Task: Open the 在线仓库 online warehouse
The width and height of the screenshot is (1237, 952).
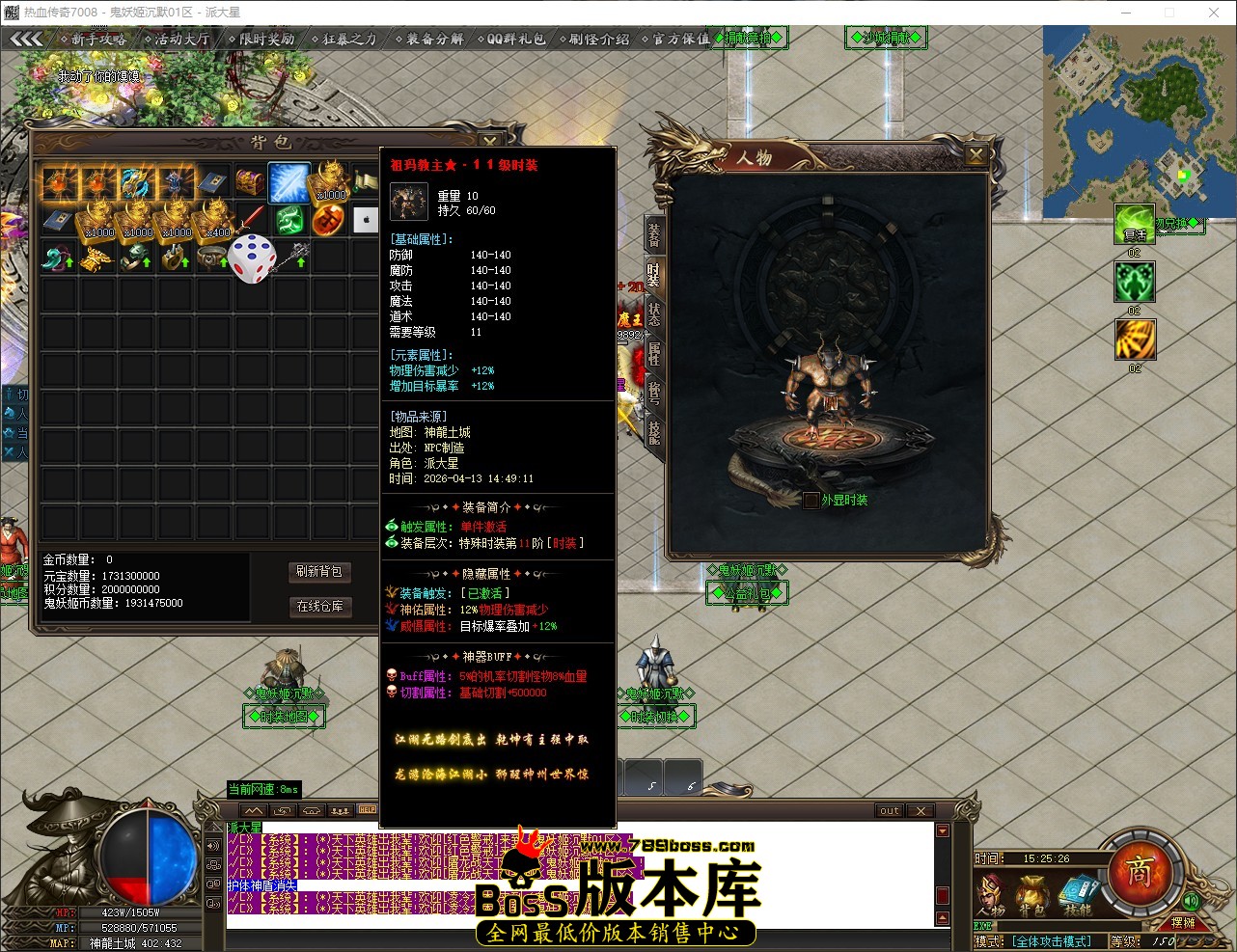Action: click(320, 607)
